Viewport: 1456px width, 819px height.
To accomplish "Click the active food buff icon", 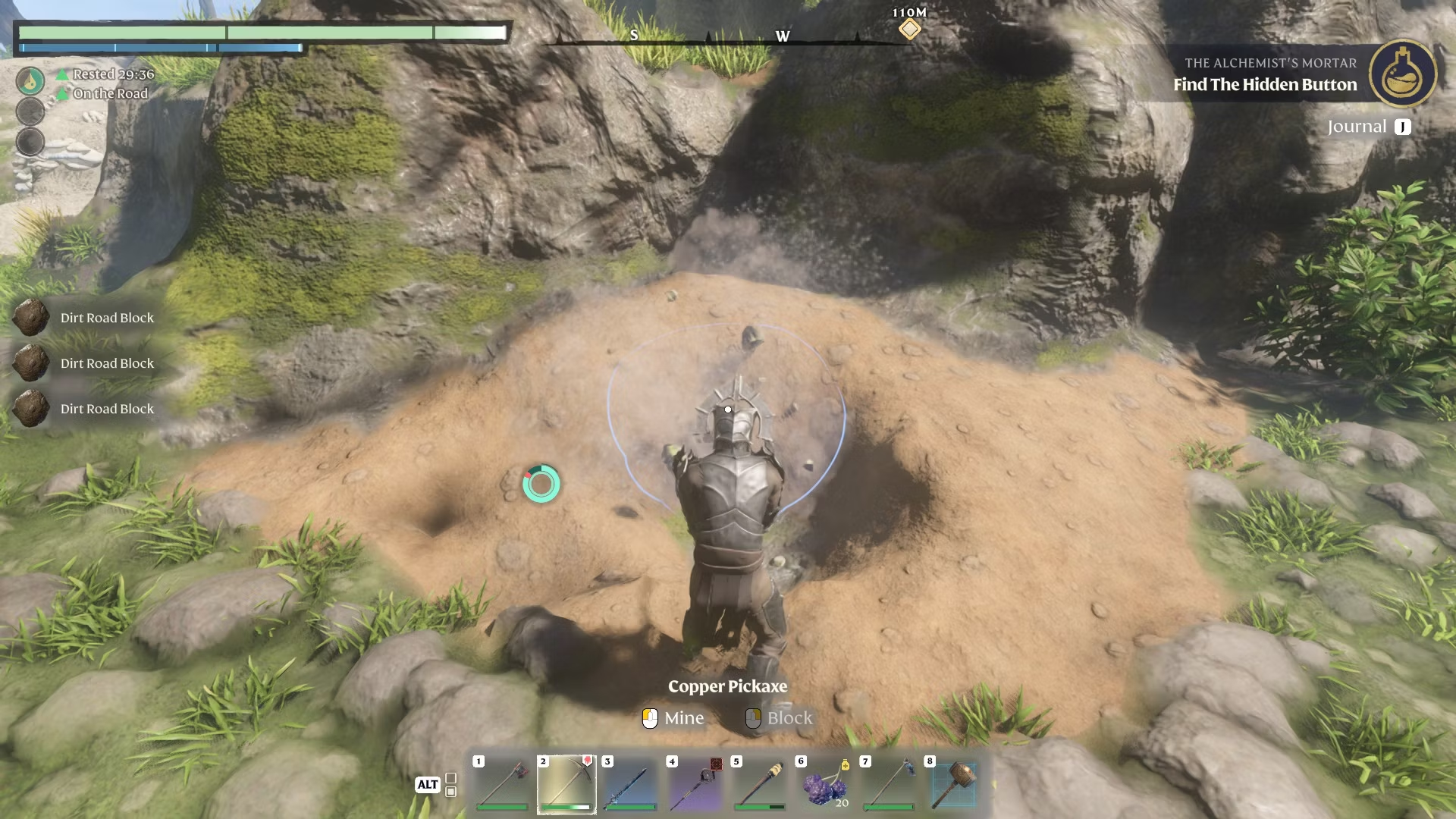I will 30,80.
